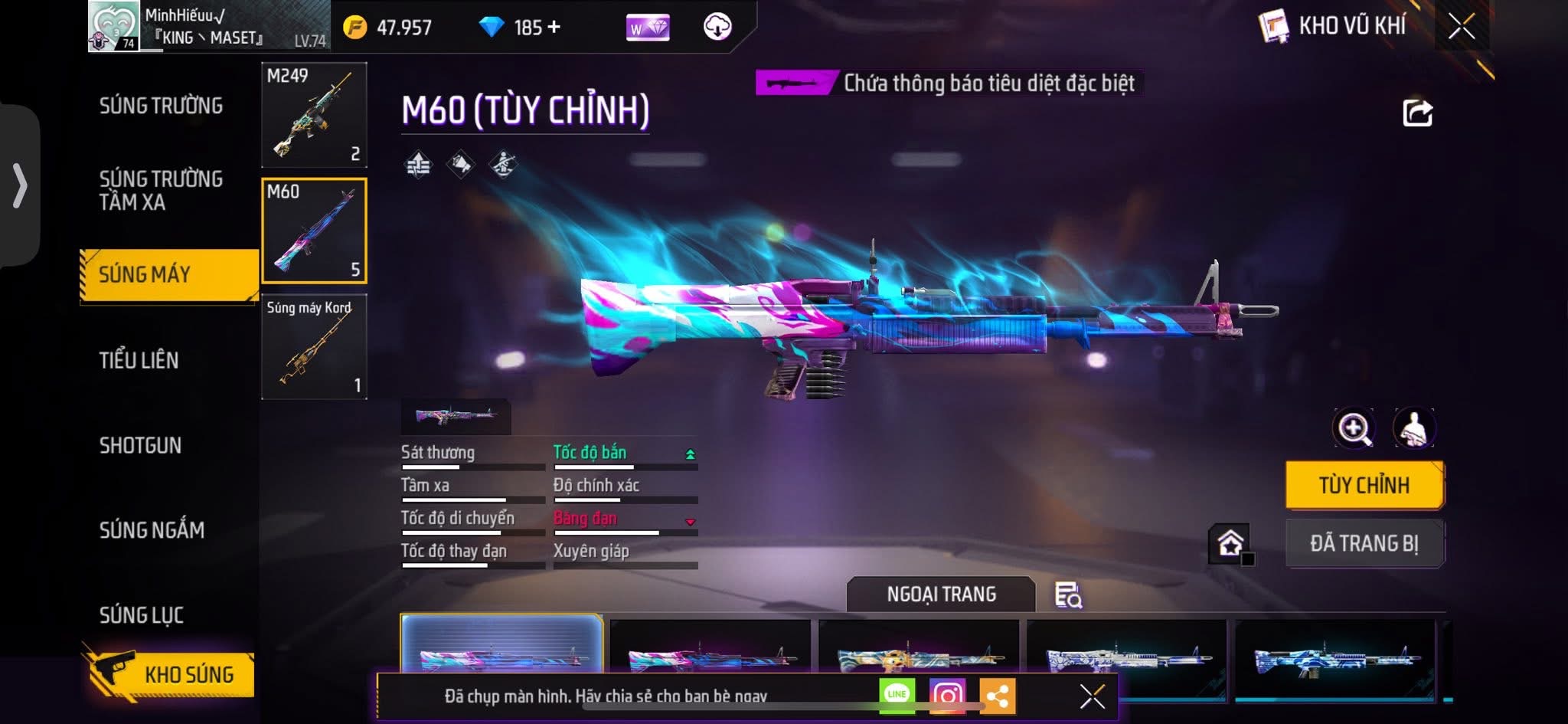Choose the Súng máy Kord weapon
The height and width of the screenshot is (724, 1568).
tap(314, 346)
